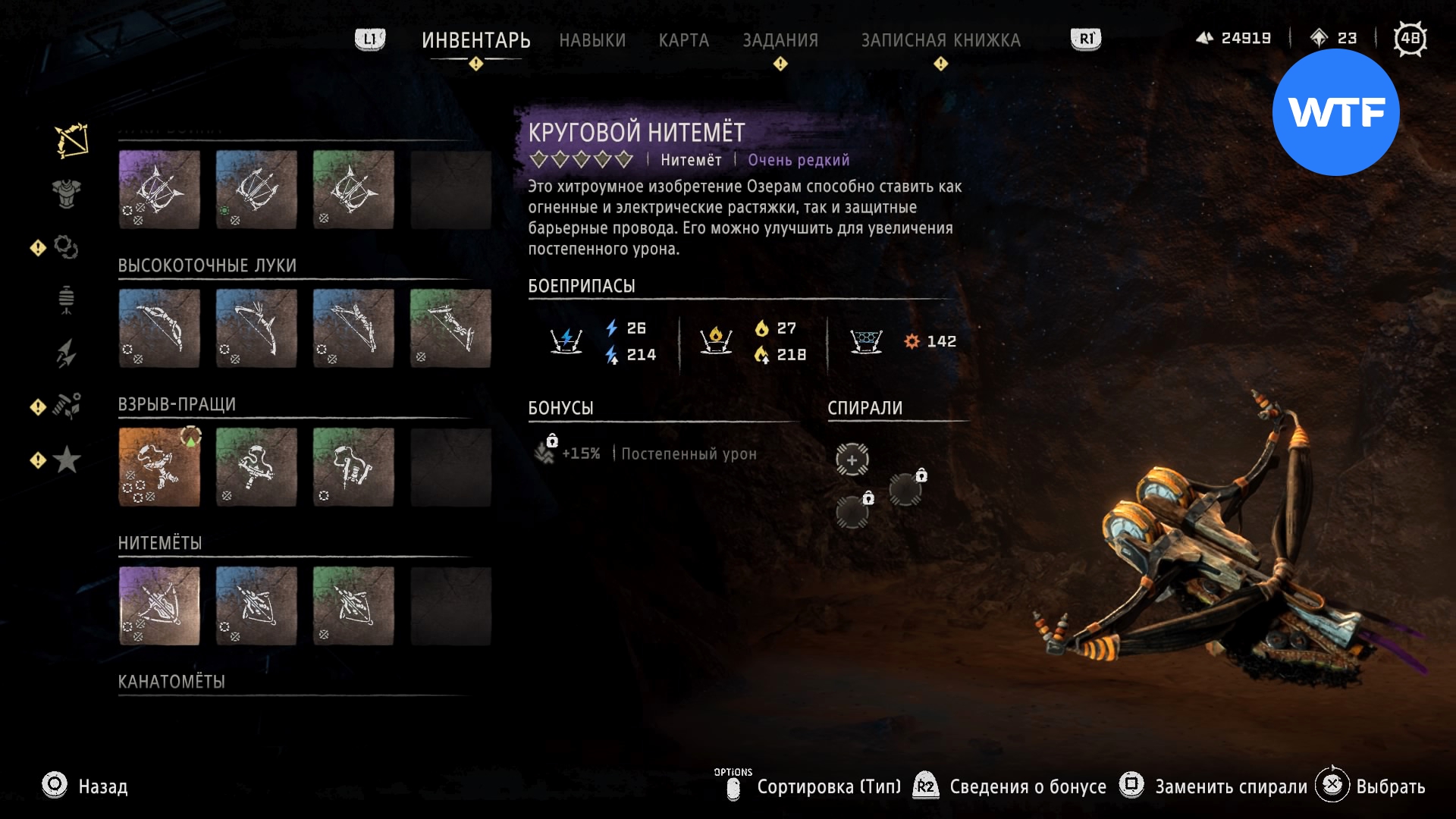The height and width of the screenshot is (819, 1456).
Task: Select the Инвентарь tab
Action: click(475, 40)
